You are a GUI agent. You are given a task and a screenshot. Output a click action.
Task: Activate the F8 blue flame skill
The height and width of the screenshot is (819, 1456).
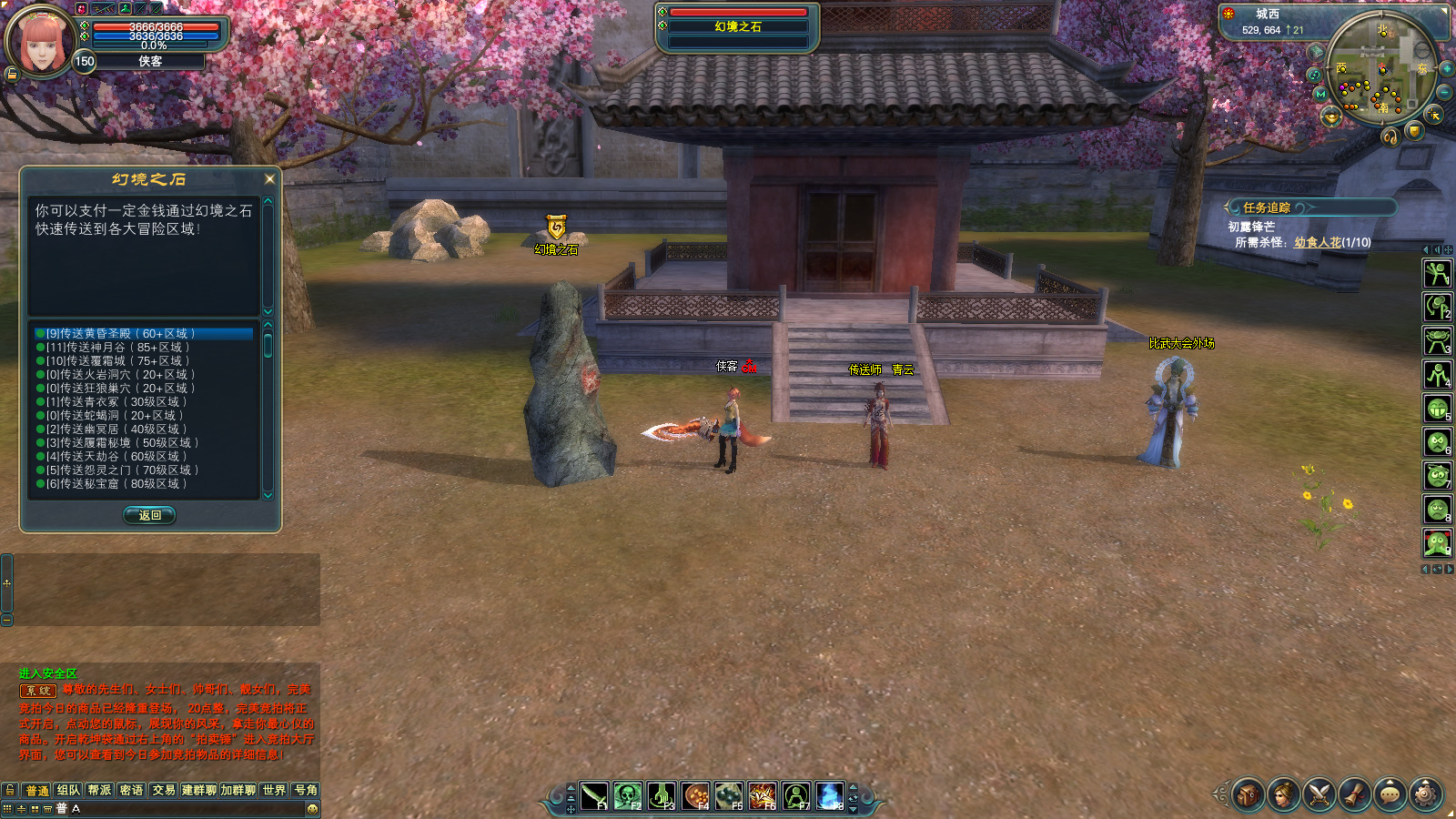click(x=830, y=796)
